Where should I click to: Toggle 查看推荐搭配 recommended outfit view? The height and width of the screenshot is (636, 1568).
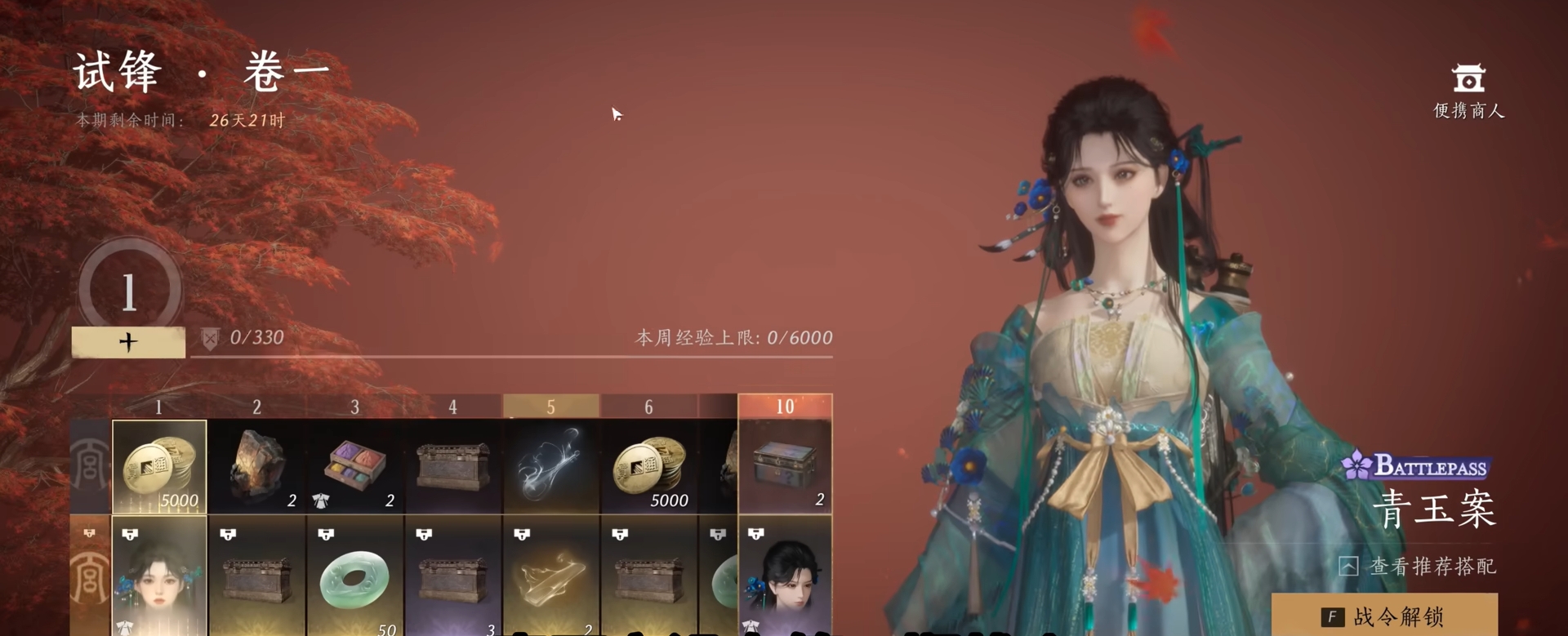1418,566
